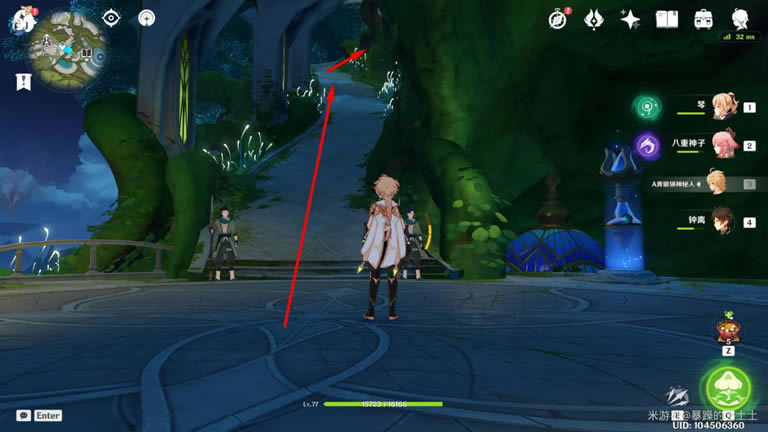This screenshot has height=432, width=768.
Task: Open the co-op mode icon
Action: coord(147,18)
